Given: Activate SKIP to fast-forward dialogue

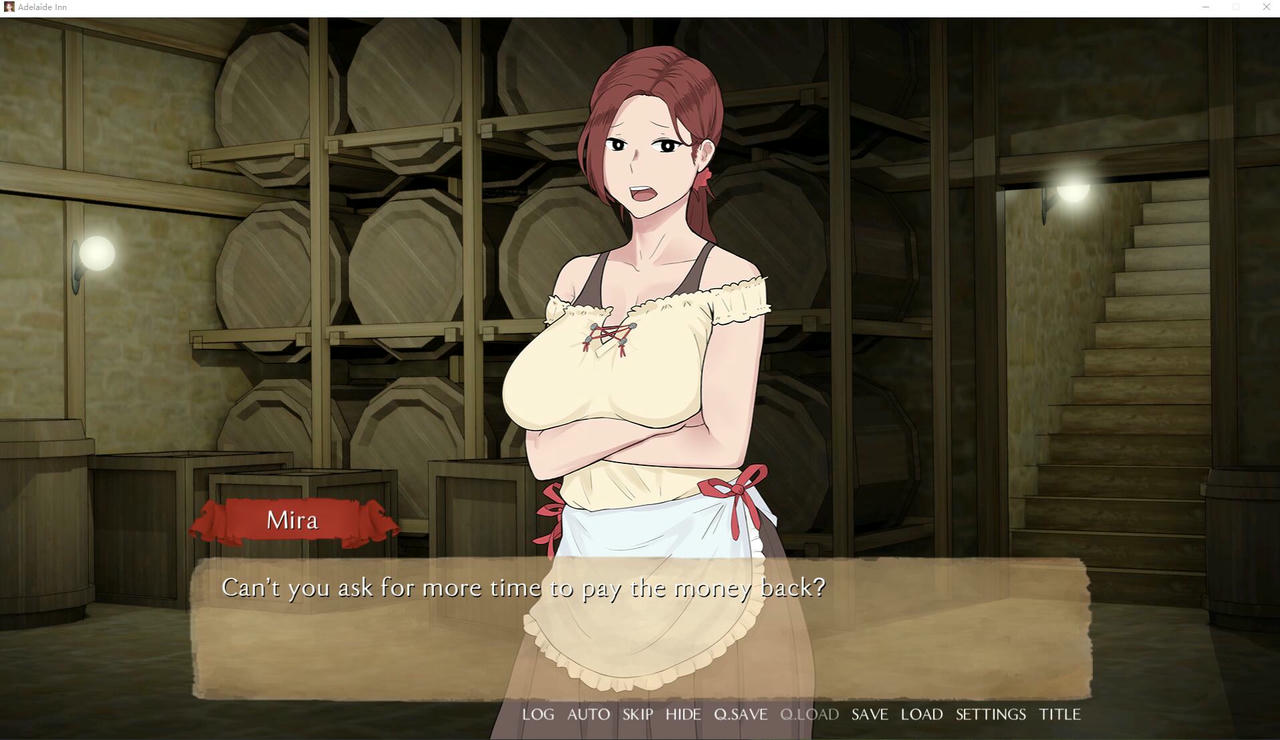Looking at the screenshot, I should point(637,714).
